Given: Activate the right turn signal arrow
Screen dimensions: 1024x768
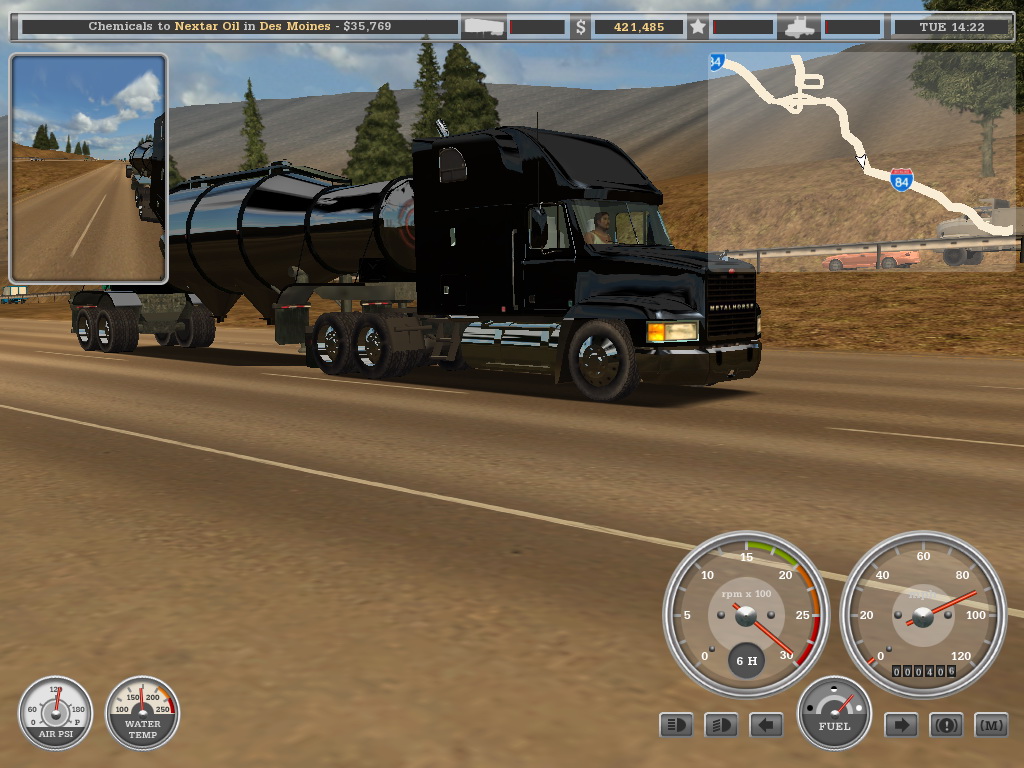Looking at the screenshot, I should 901,725.
